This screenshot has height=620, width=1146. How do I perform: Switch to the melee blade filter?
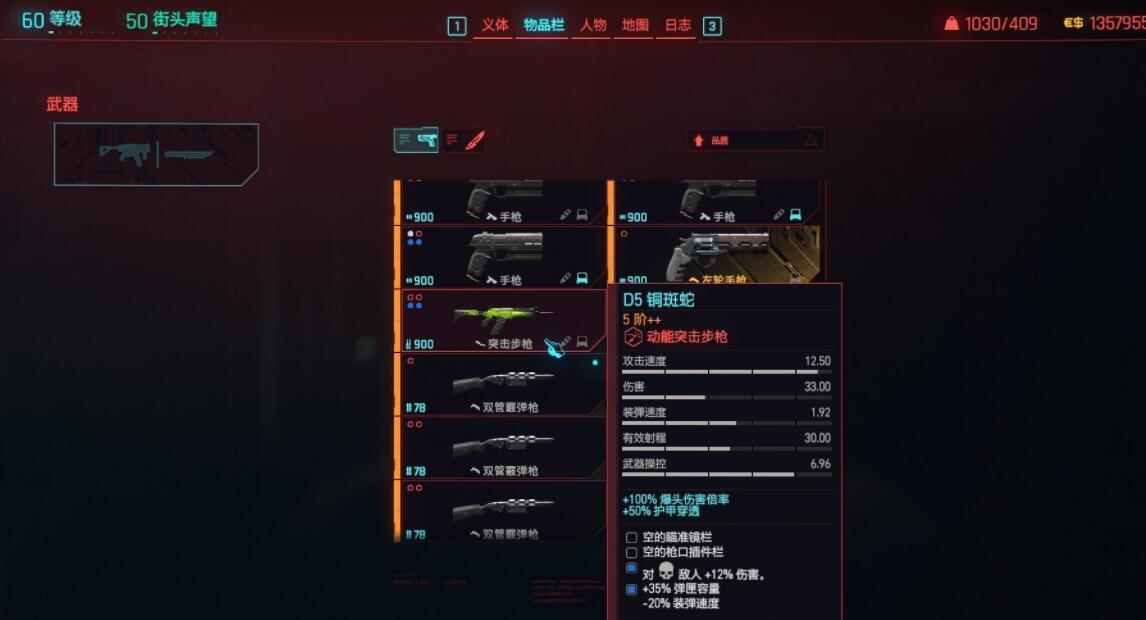465,140
